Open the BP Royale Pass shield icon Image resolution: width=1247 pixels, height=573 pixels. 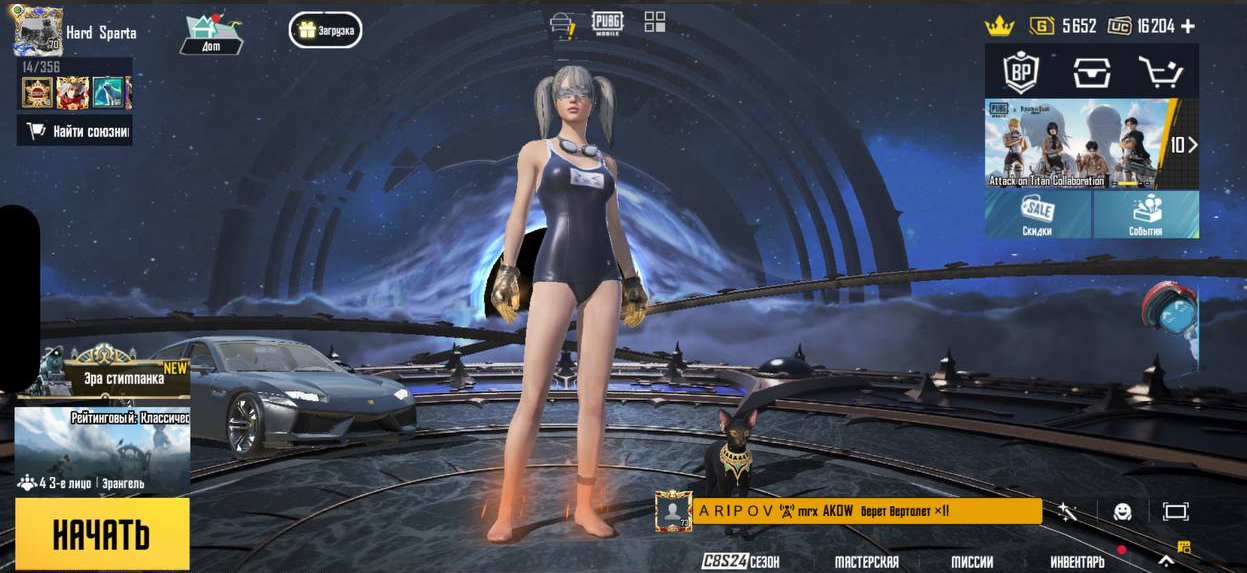pyautogui.click(x=1021, y=72)
